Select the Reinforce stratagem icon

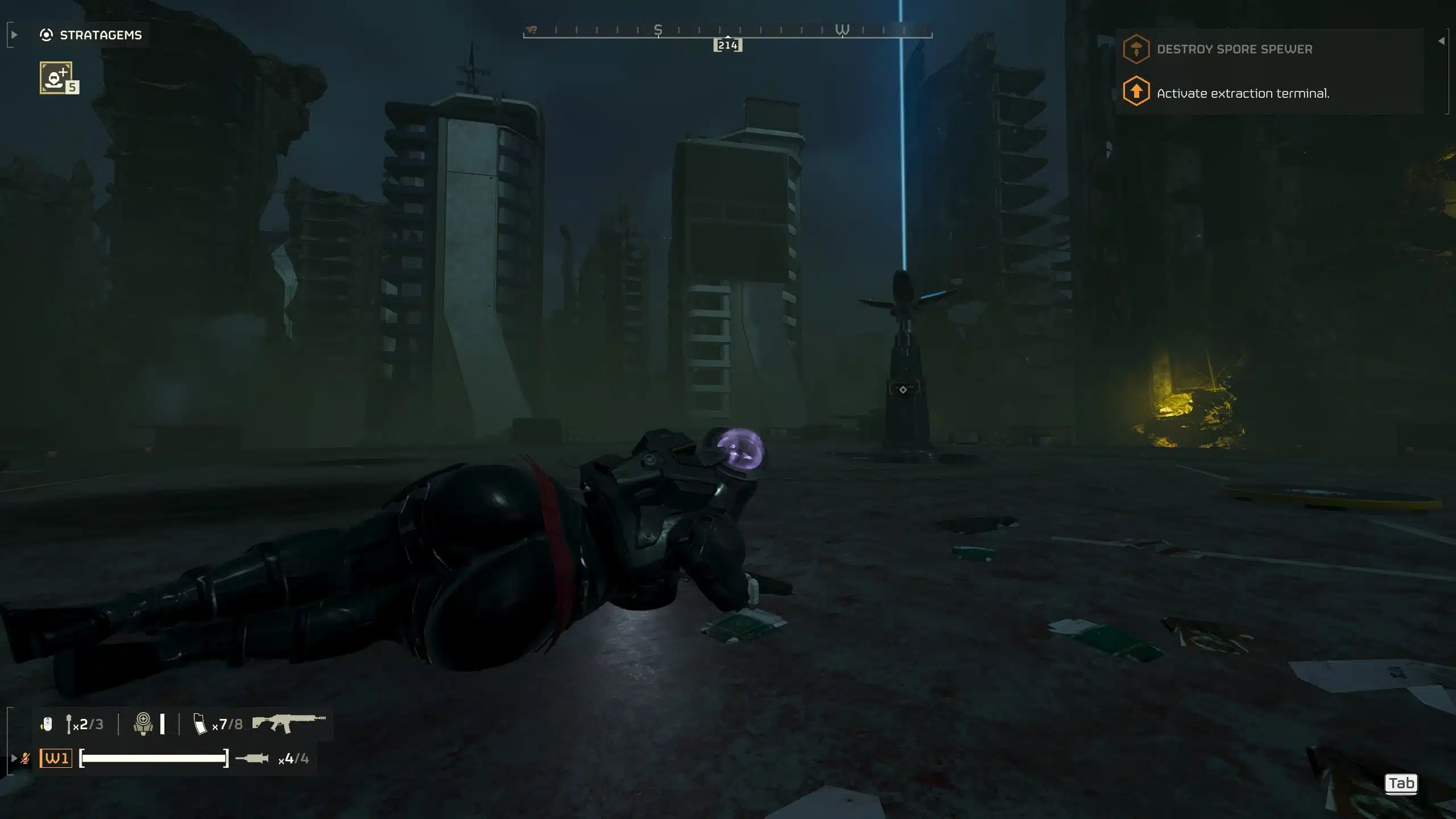pyautogui.click(x=56, y=77)
